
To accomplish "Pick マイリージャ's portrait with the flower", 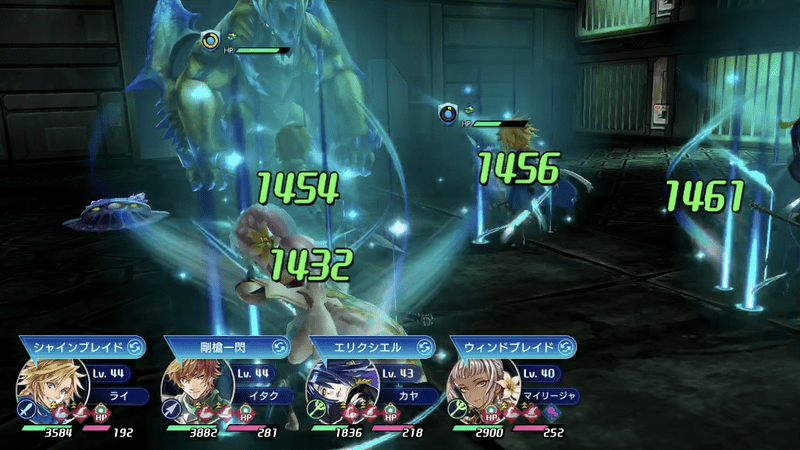I will click(x=479, y=385).
